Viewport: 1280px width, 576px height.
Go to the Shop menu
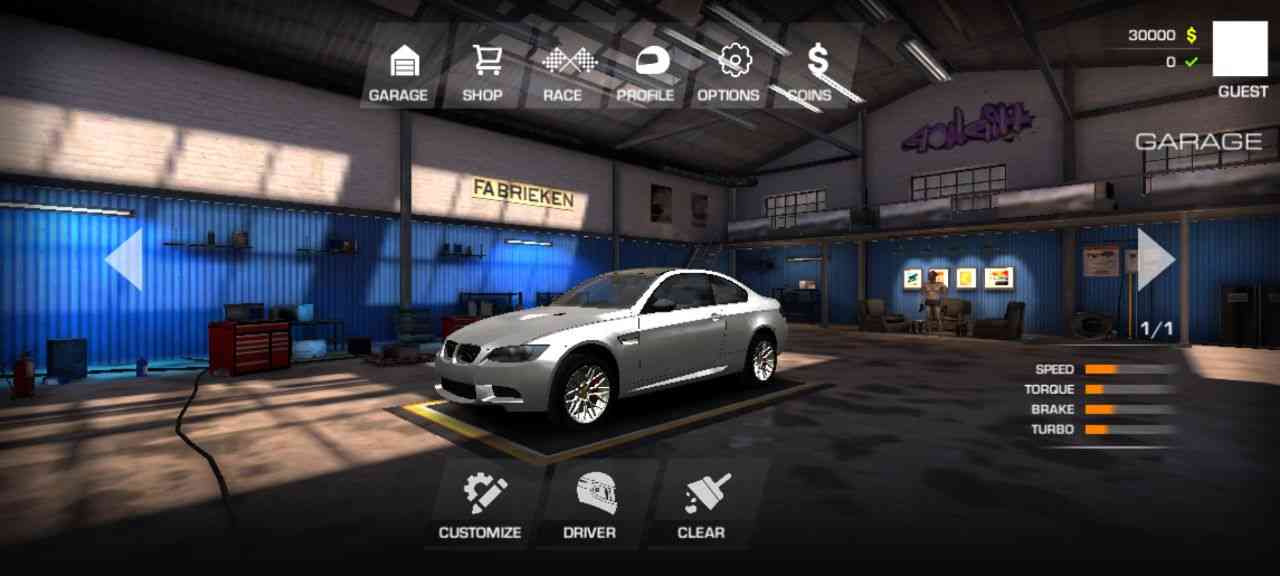[x=483, y=72]
